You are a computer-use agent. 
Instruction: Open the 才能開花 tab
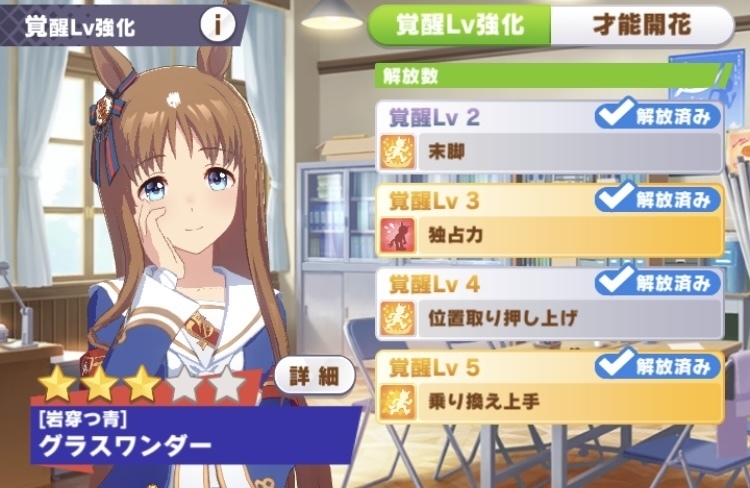coord(642,26)
